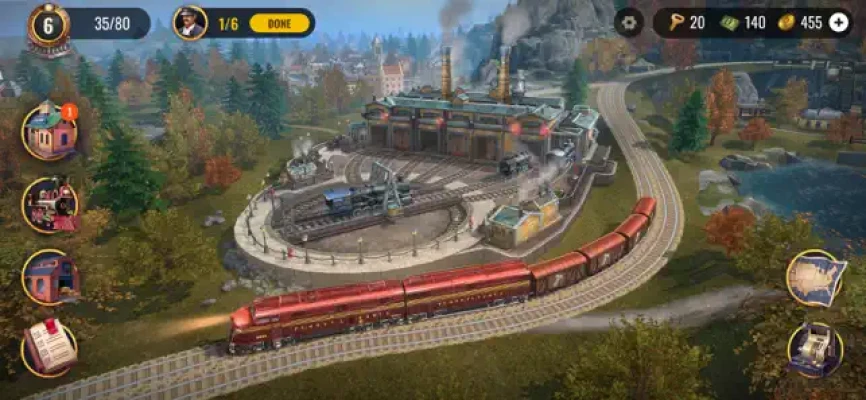866x400 pixels.
Task: Open the station building menu icon
Action: (48, 130)
